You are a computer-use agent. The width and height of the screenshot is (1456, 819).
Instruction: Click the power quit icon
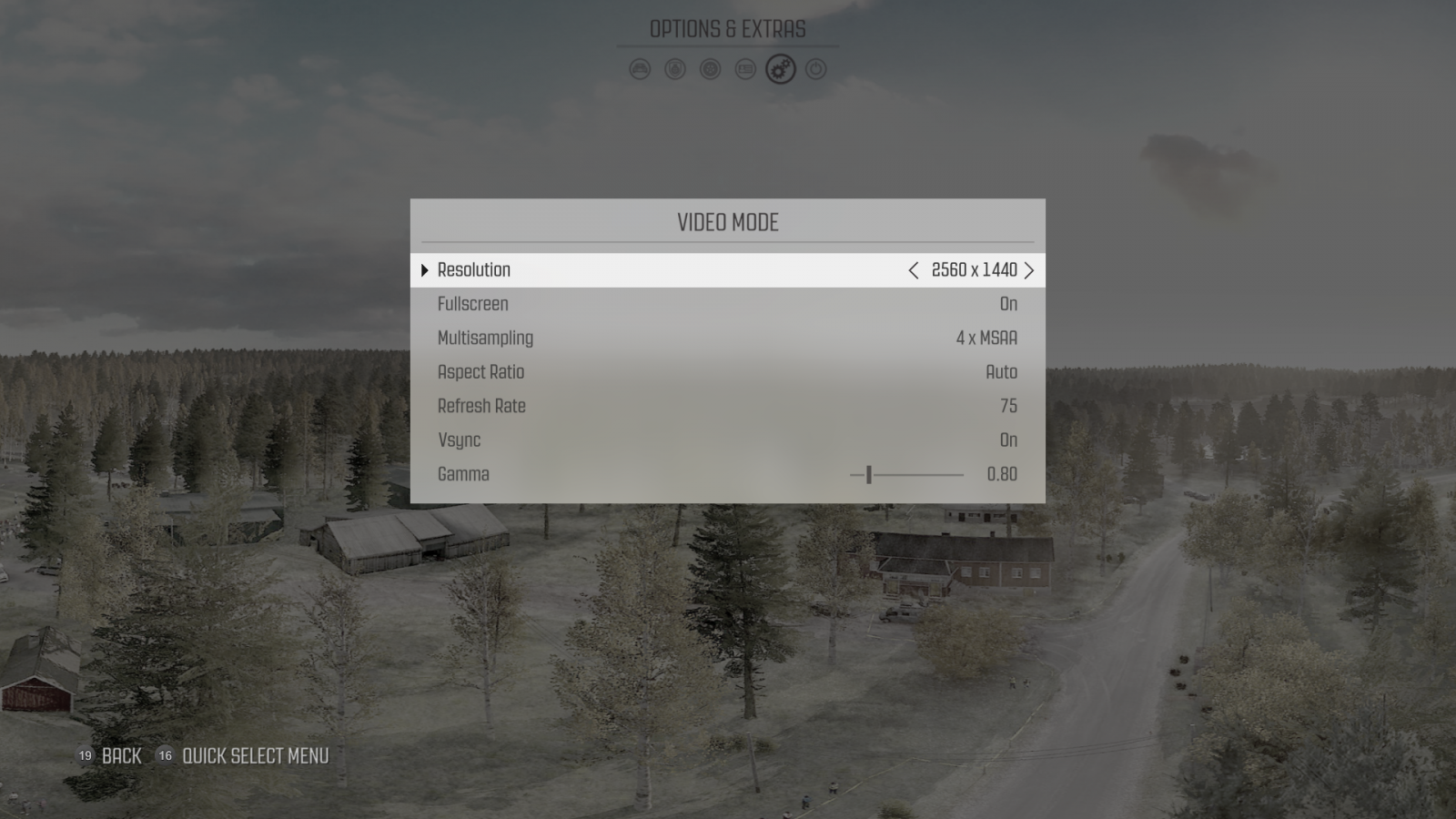[x=814, y=69]
